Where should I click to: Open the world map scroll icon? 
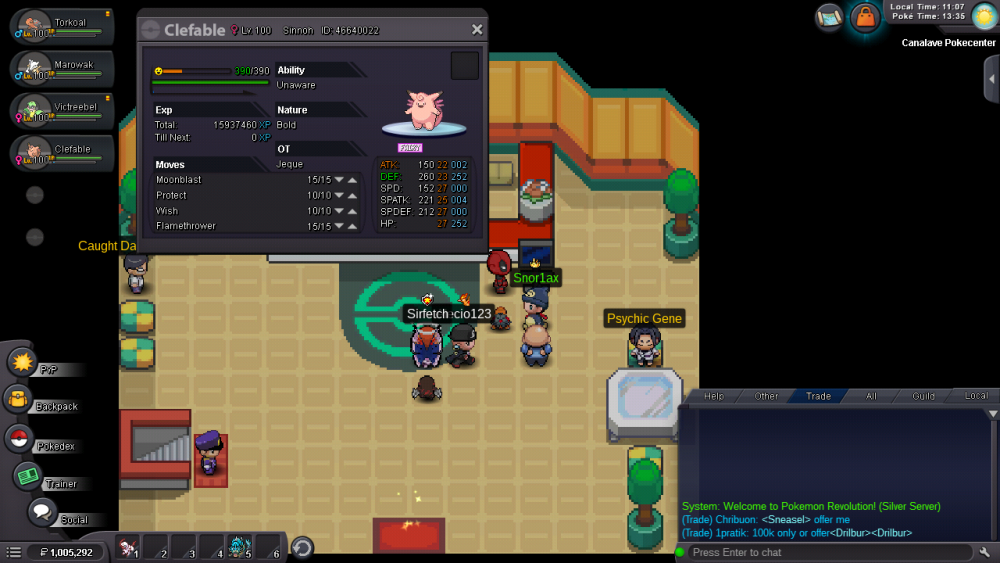point(829,16)
